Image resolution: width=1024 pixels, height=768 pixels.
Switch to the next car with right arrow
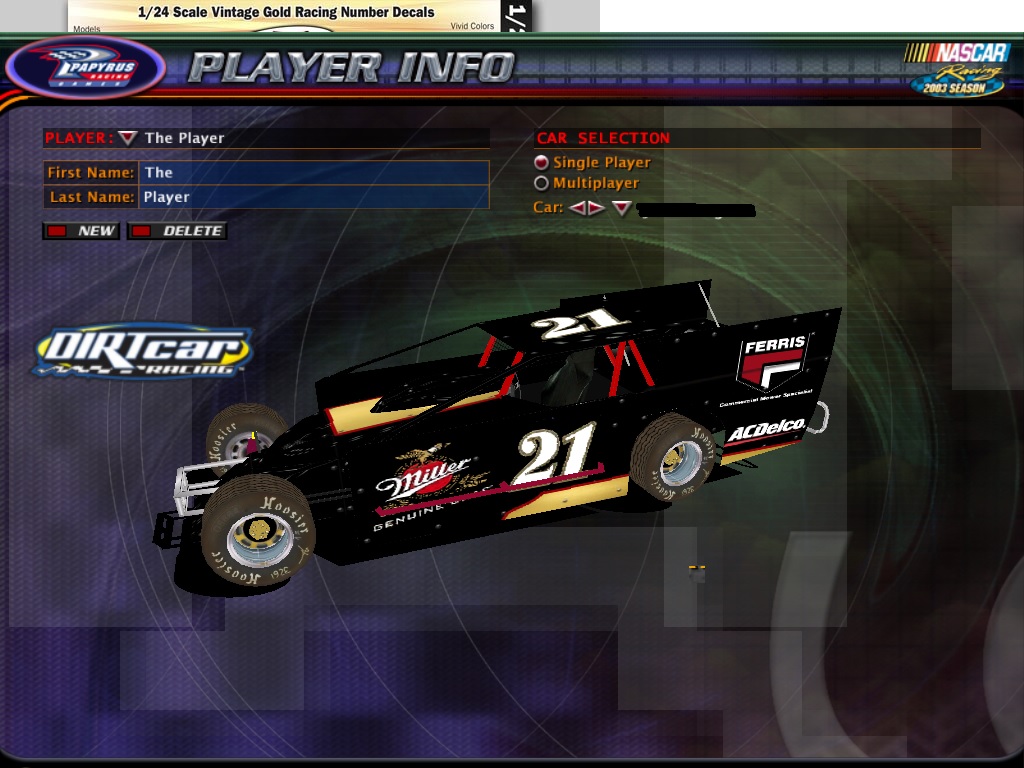[x=596, y=208]
